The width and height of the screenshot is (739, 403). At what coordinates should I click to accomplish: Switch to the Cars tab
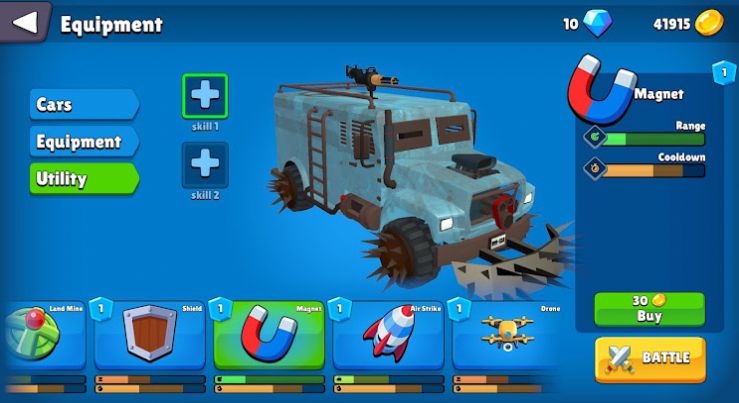(x=82, y=105)
